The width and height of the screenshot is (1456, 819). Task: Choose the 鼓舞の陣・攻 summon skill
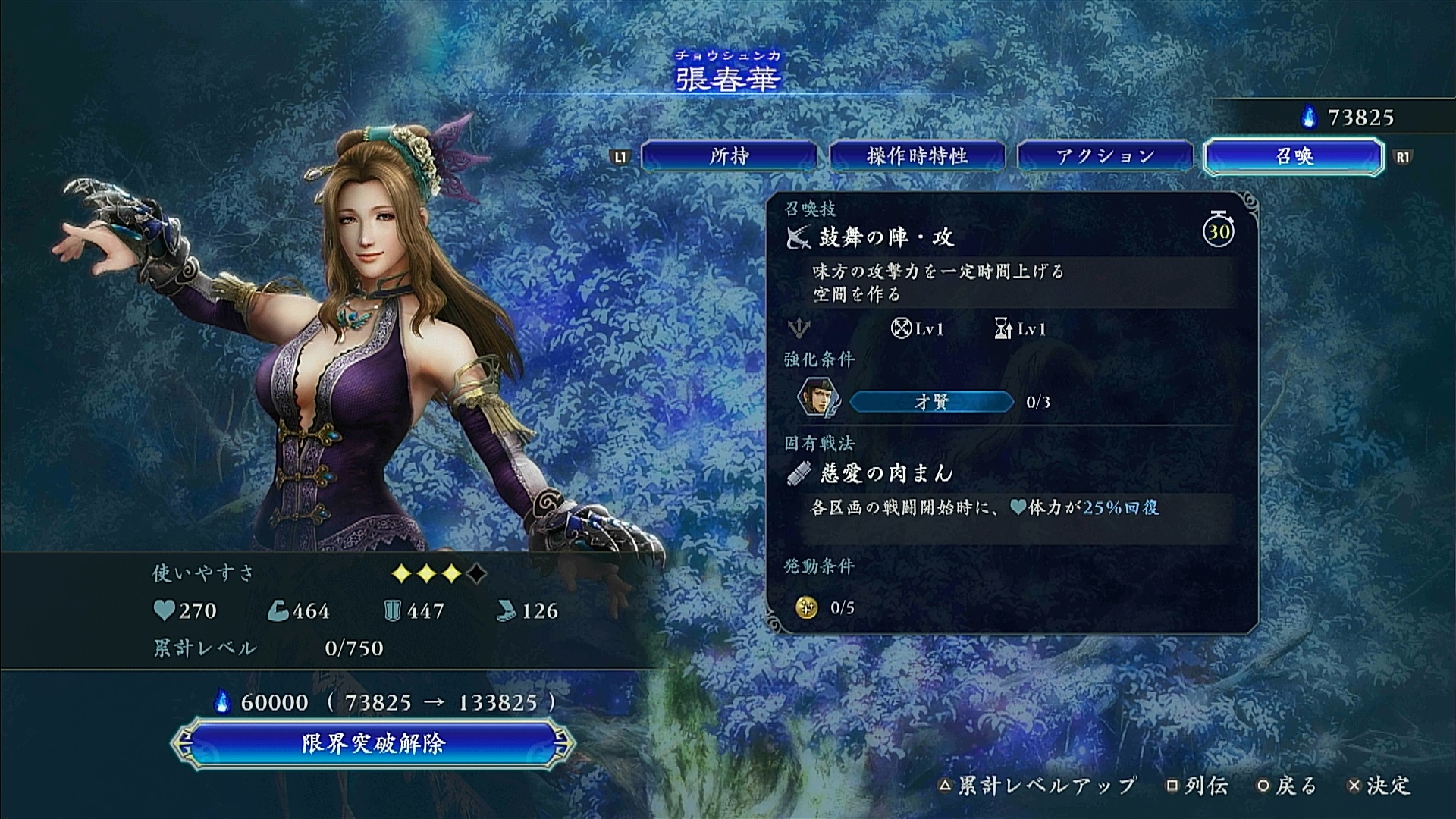[x=886, y=237]
